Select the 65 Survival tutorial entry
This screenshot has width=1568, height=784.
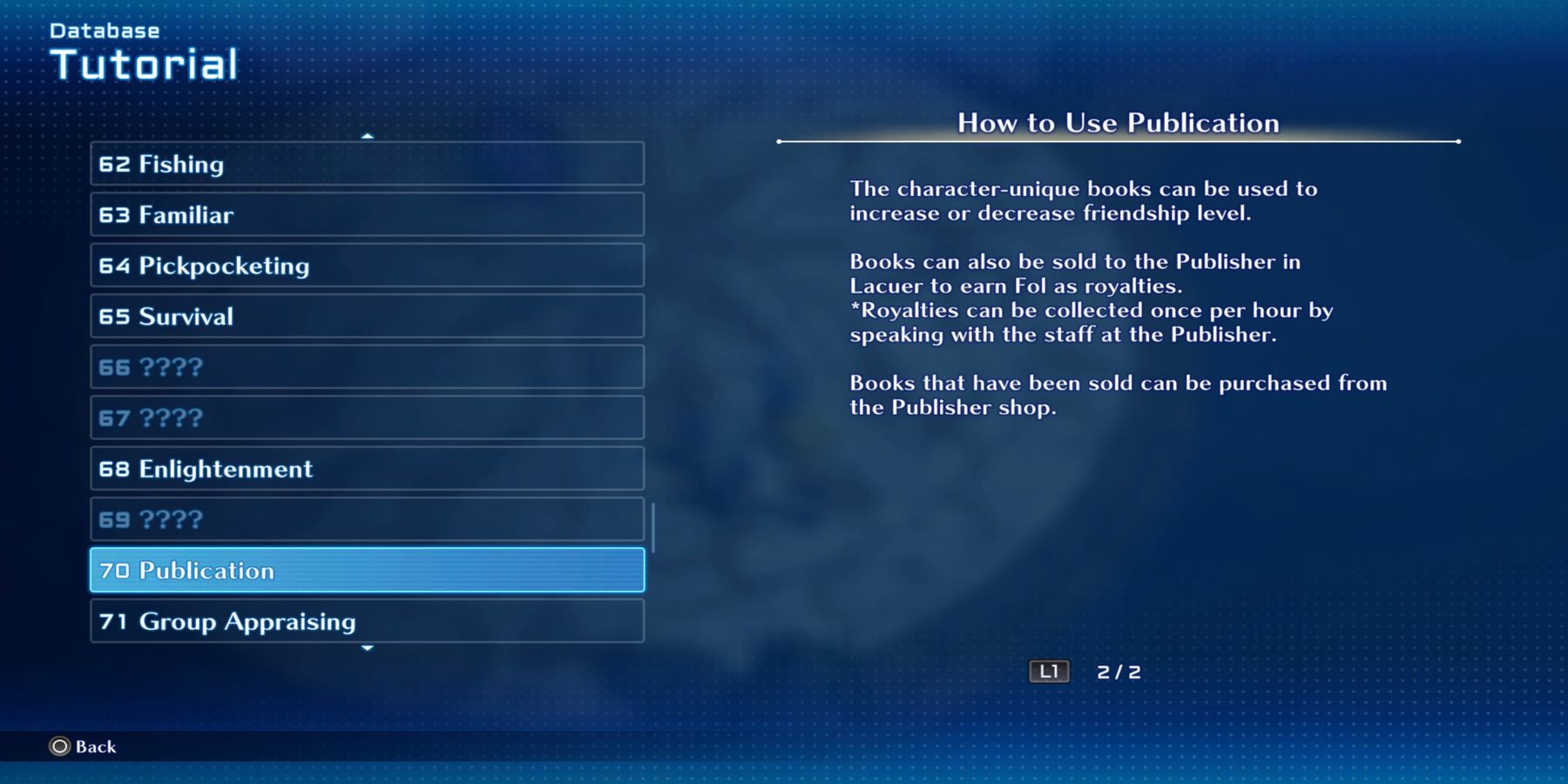coord(366,316)
